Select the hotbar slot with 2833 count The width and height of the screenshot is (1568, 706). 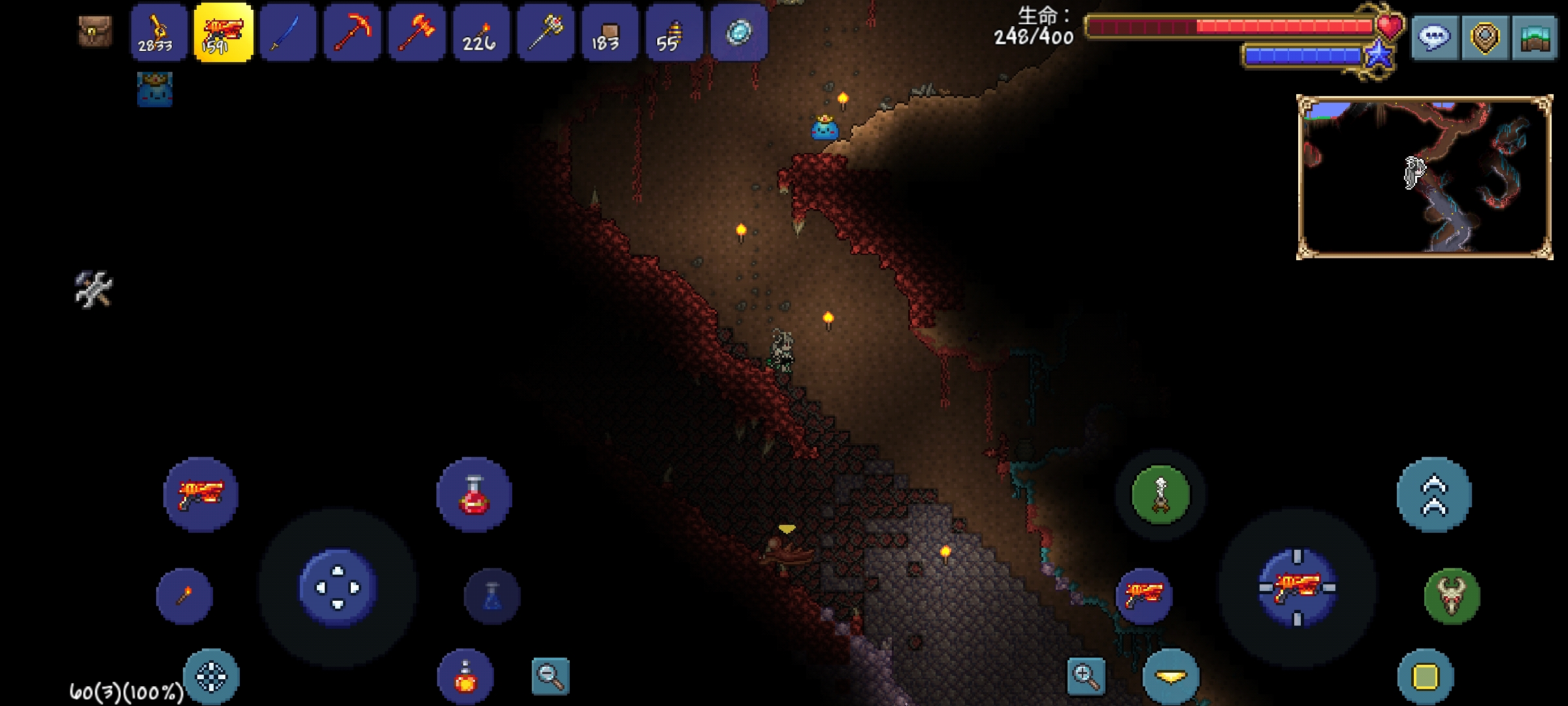[157, 33]
